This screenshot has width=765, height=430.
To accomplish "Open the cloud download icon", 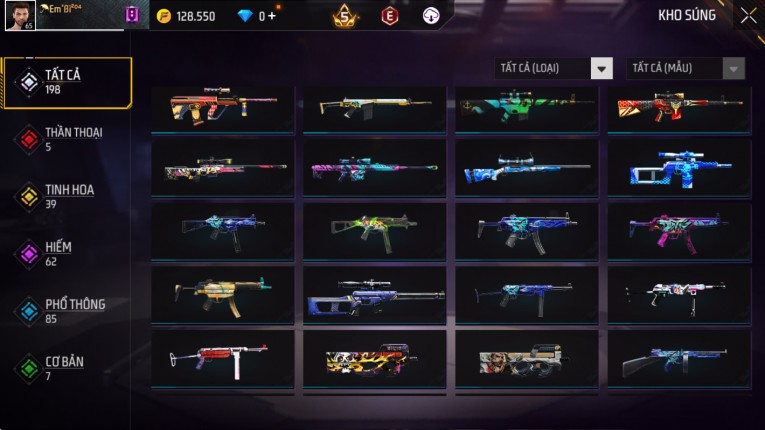I will pyautogui.click(x=431, y=15).
